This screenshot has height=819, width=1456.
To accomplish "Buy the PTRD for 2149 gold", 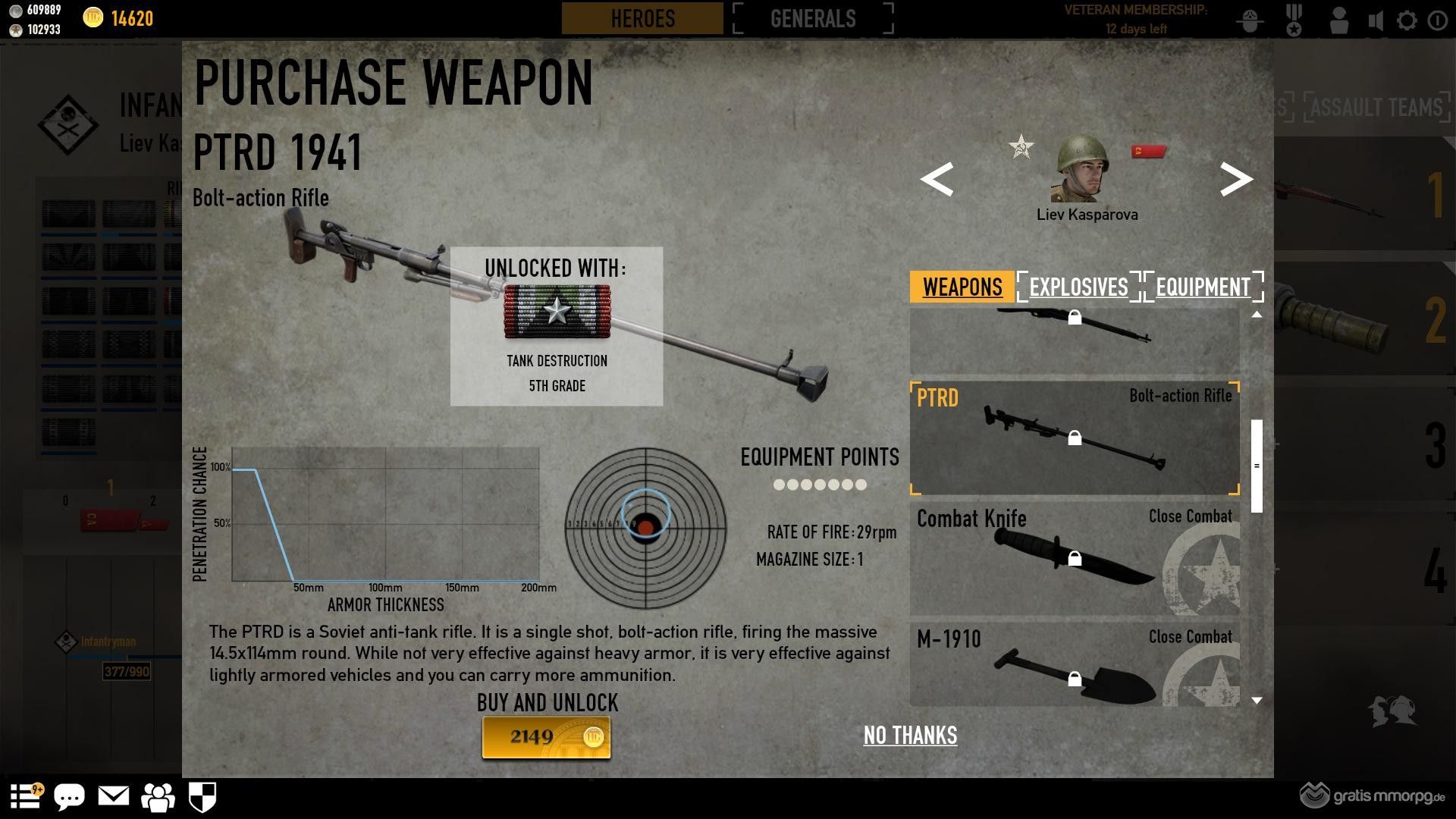I will tap(546, 737).
